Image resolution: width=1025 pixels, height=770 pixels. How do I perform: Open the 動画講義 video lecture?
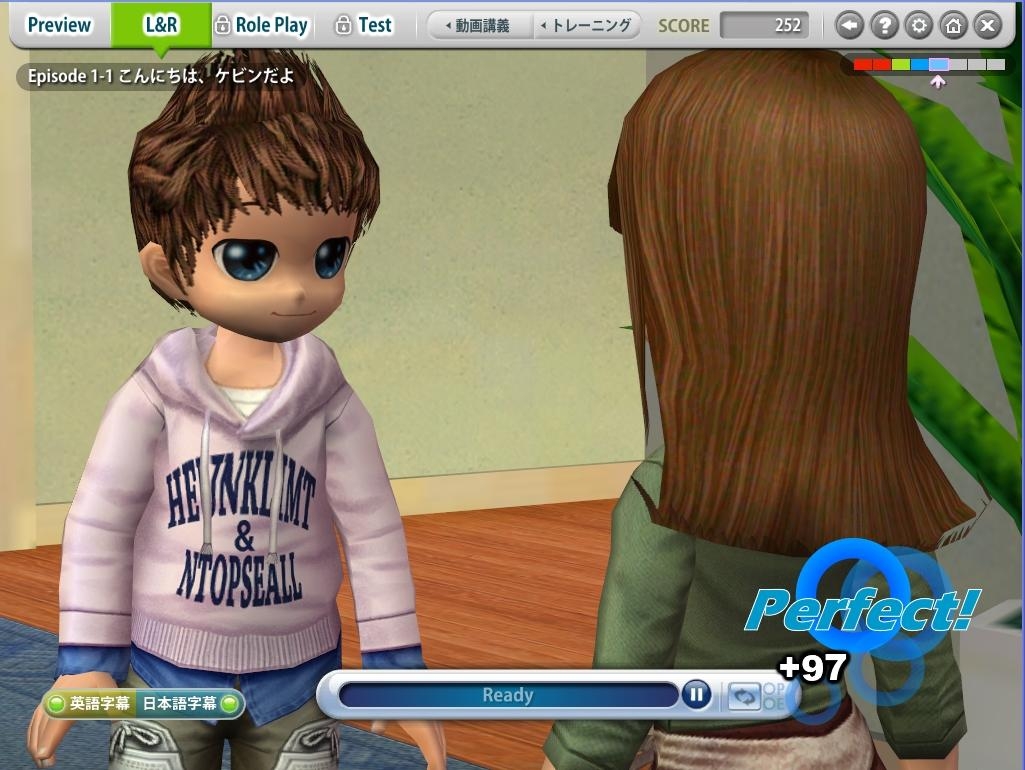[478, 25]
